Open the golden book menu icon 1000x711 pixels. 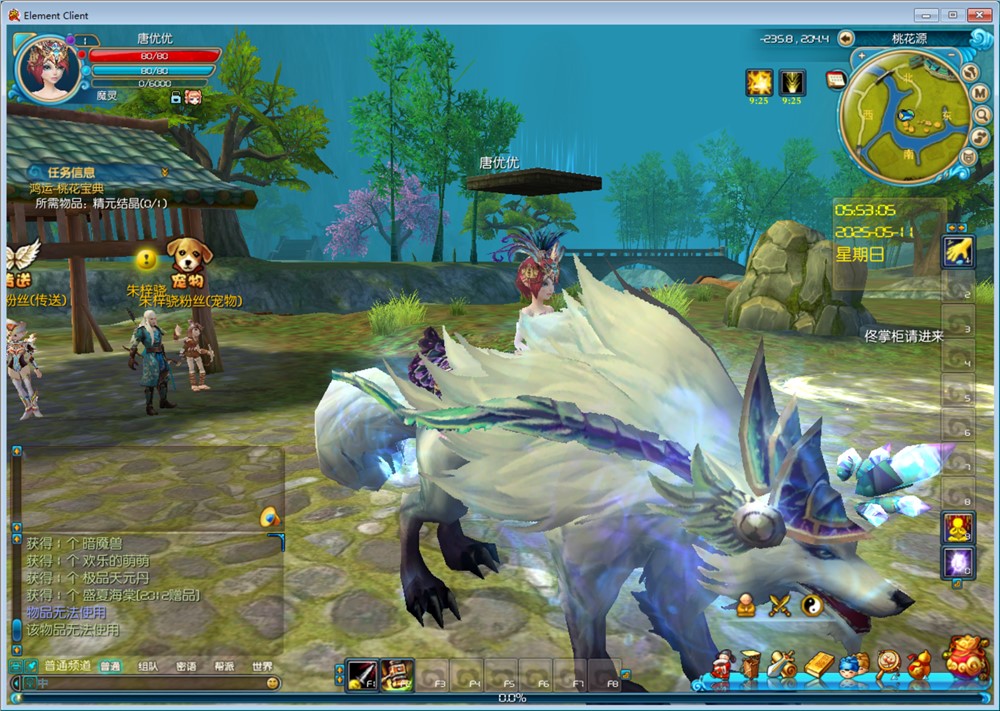click(819, 665)
